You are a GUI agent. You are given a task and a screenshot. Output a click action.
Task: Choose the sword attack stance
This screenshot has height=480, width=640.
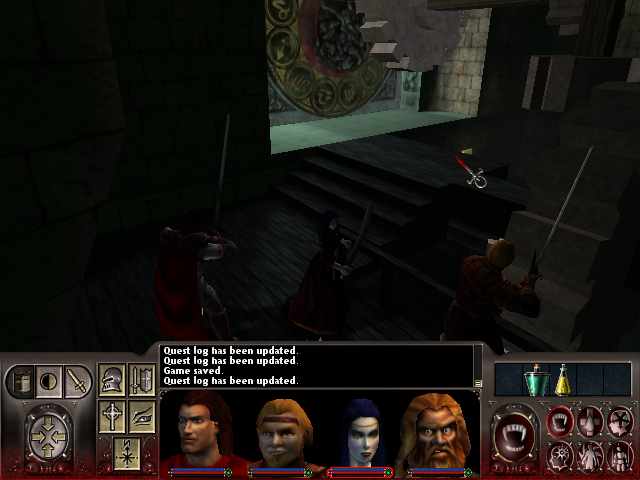76,381
